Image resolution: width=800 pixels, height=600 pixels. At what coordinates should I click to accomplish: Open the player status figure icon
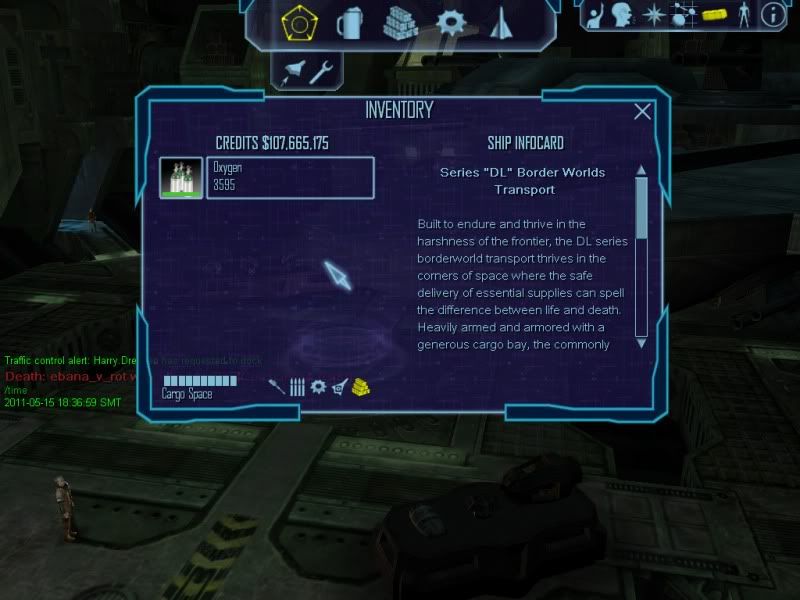coord(742,14)
